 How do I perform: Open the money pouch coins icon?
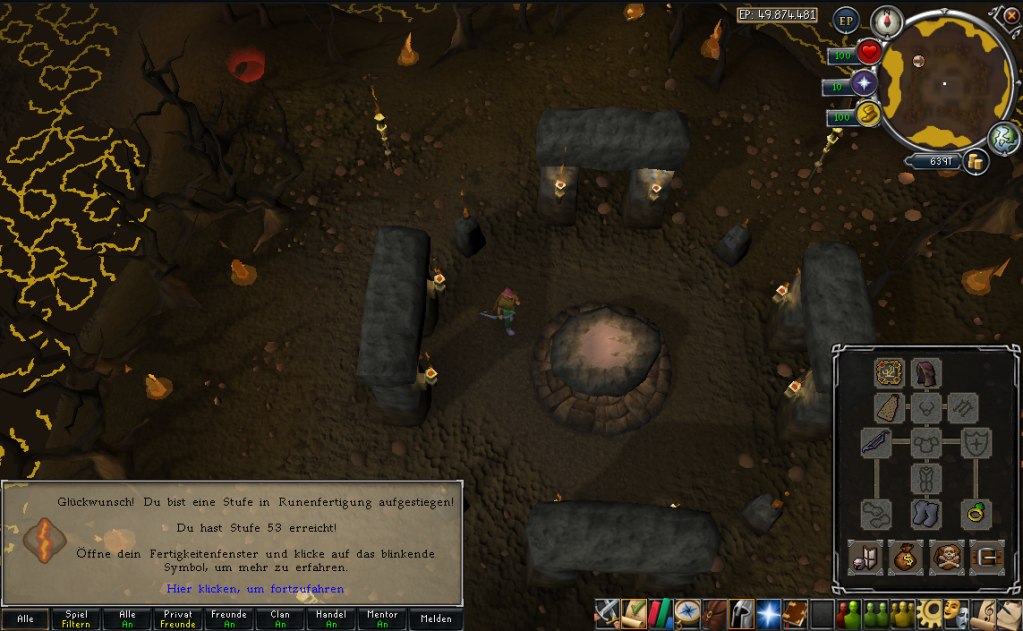pos(976,162)
